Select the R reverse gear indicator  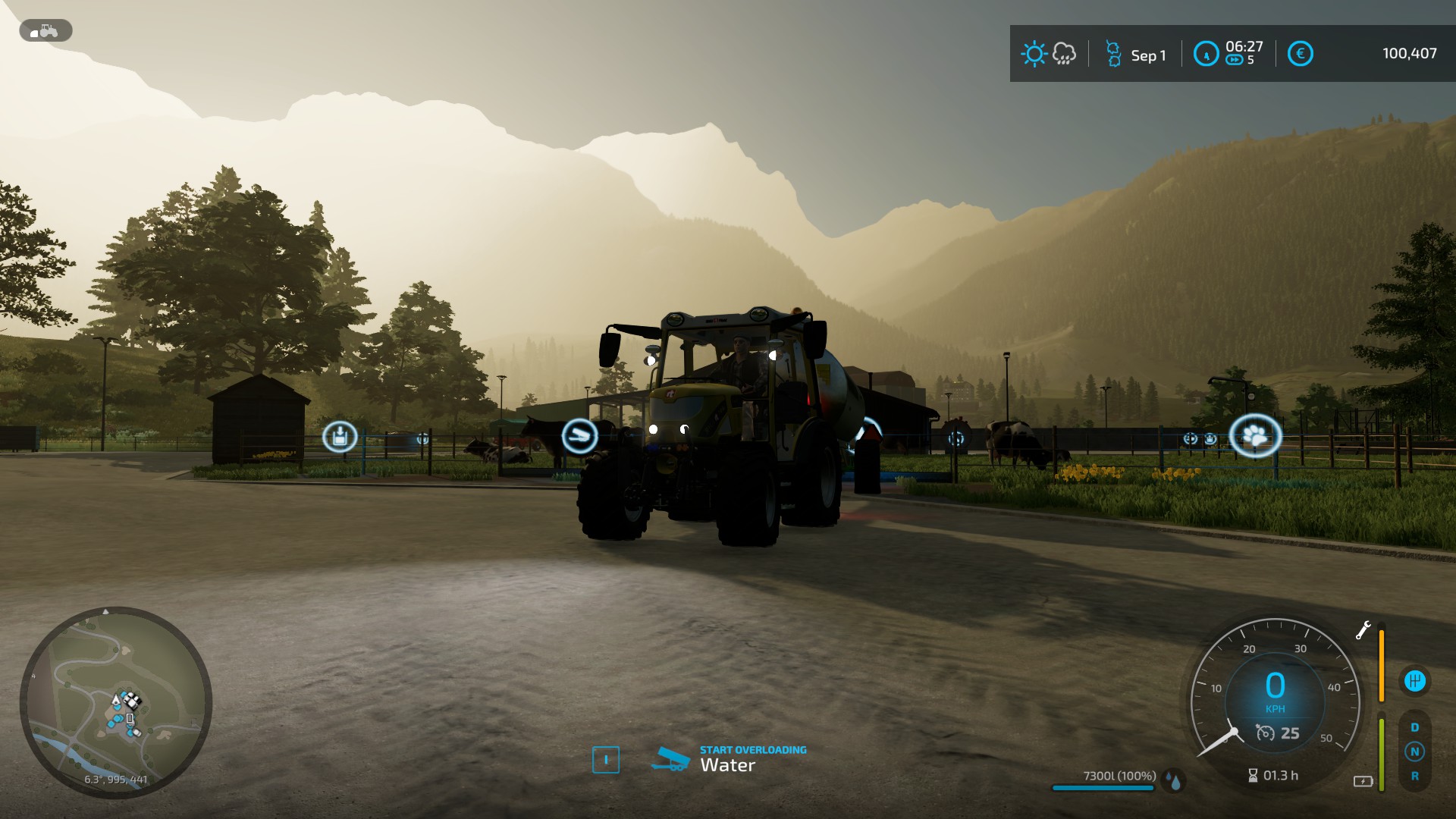point(1414,777)
